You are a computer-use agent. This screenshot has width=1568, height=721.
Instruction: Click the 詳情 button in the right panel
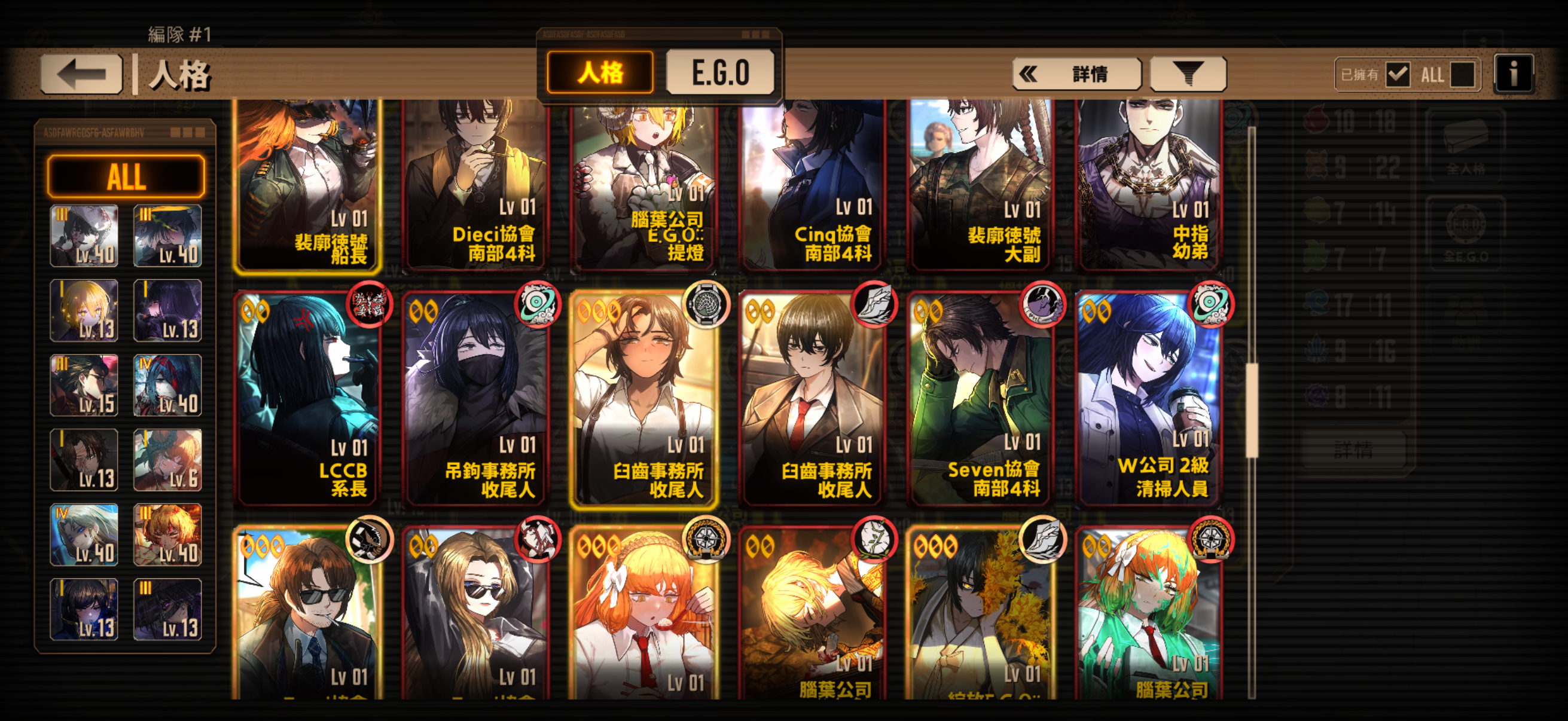pyautogui.click(x=1354, y=450)
